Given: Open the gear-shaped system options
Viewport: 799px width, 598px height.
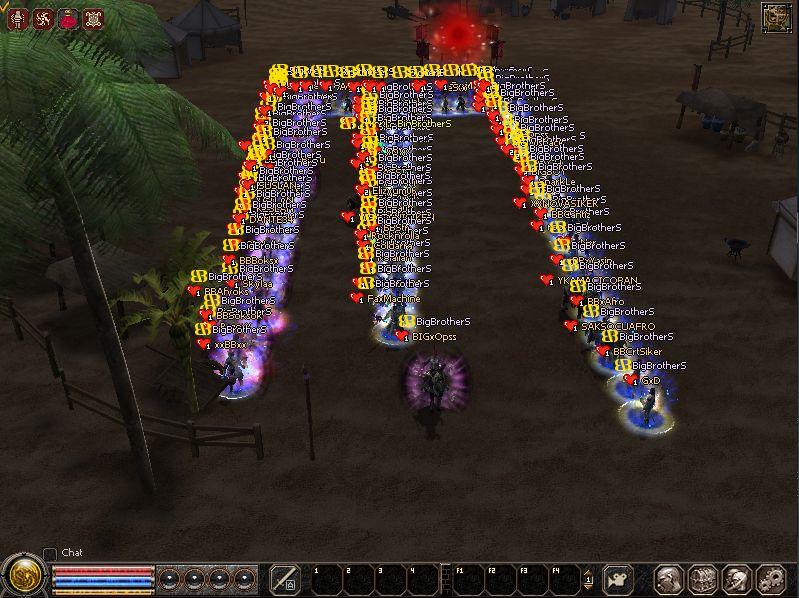Looking at the screenshot, I should click(771, 578).
